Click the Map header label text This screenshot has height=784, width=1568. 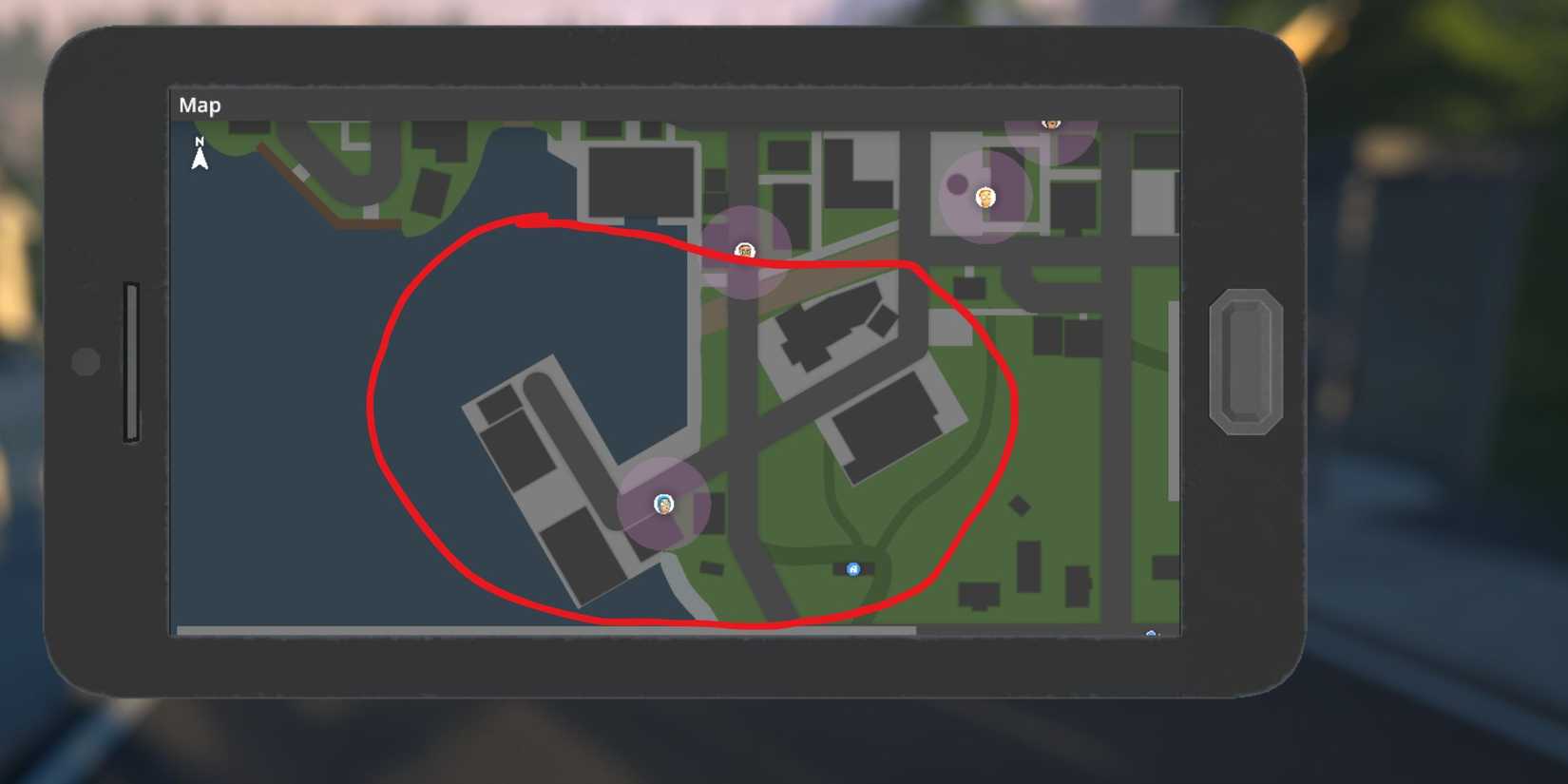click(200, 105)
